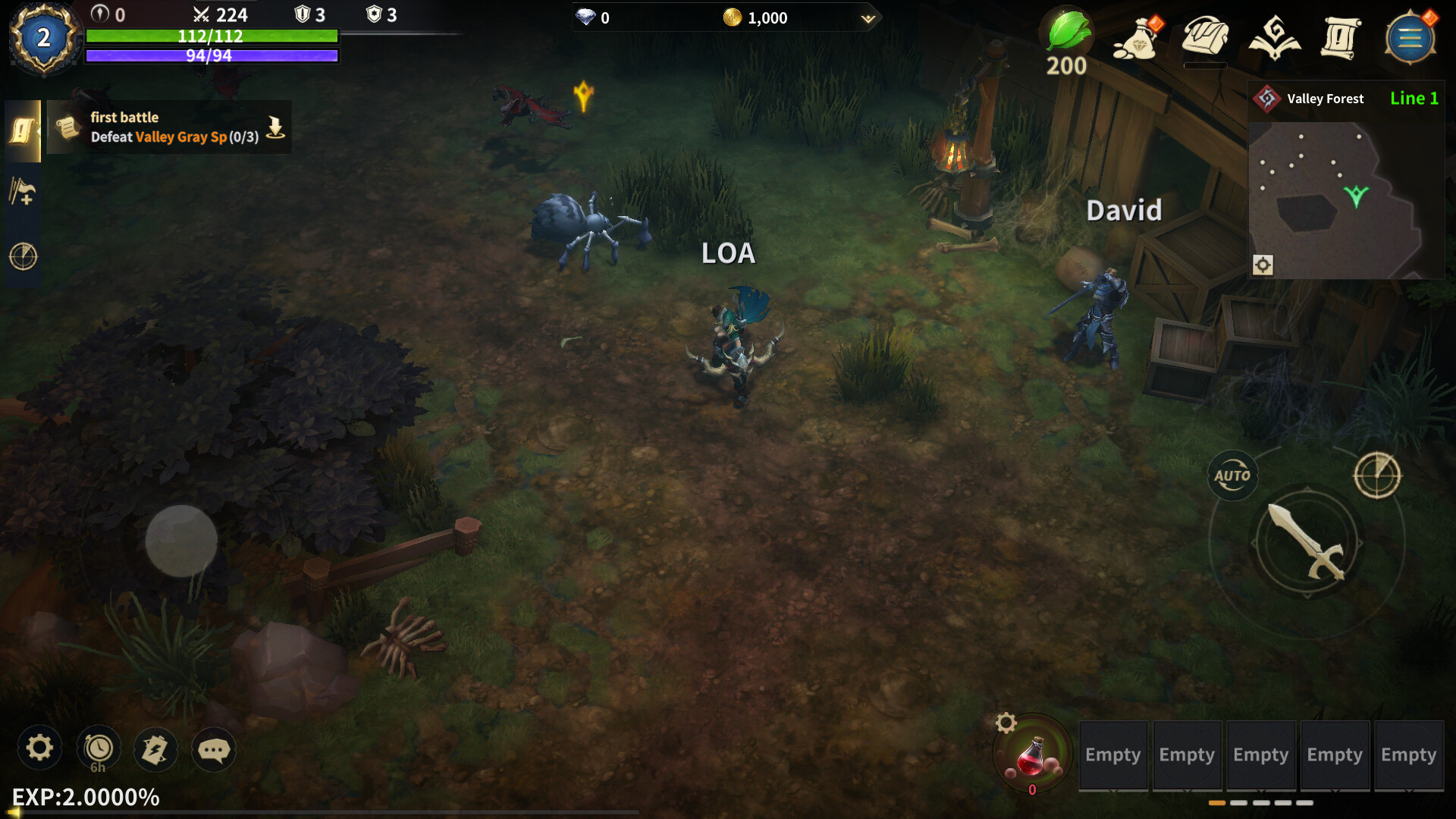Open the potion settings gear above flask
The image size is (1456, 819).
point(1007,724)
